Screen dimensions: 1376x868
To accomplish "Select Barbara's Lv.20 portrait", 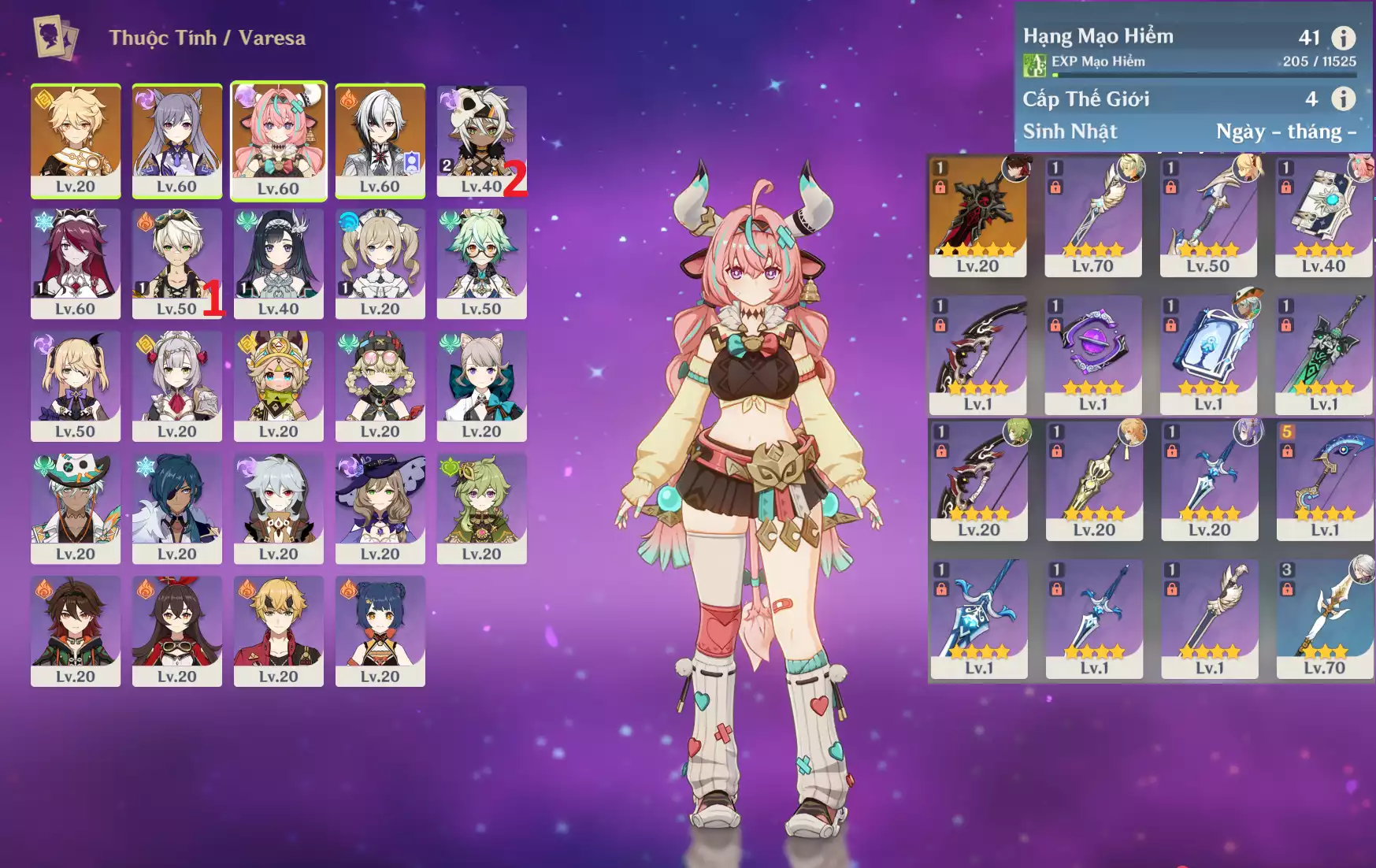I will pyautogui.click(x=380, y=262).
